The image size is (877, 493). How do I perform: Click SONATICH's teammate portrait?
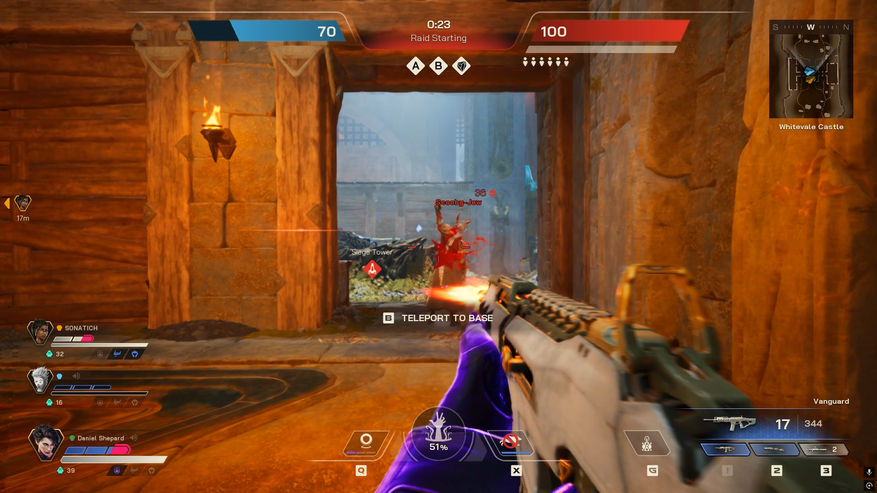(40, 332)
